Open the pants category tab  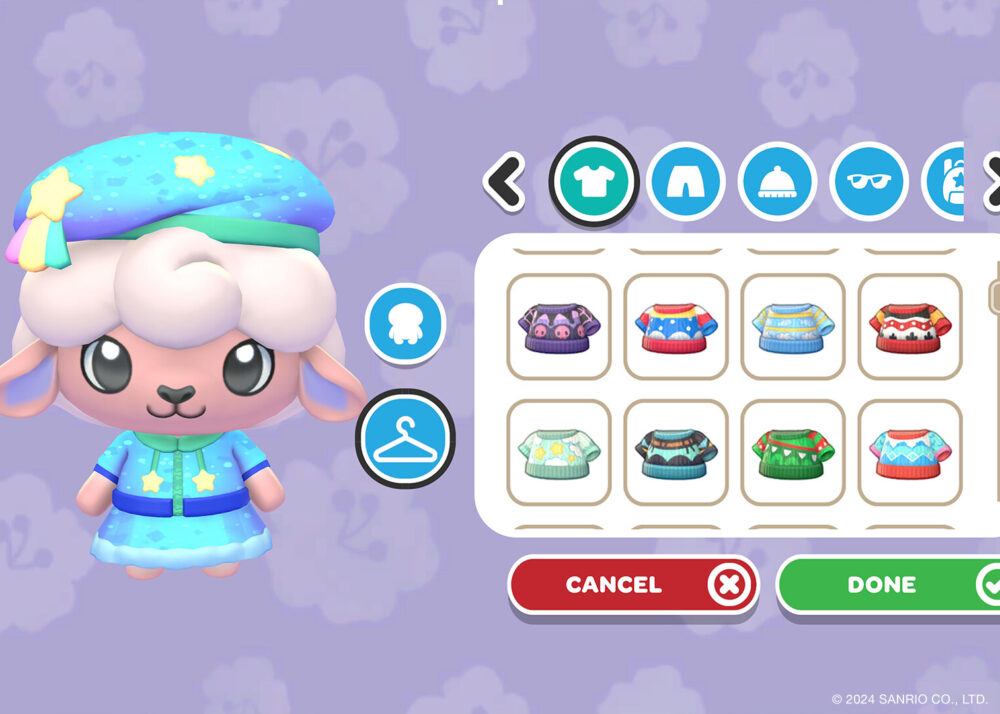point(685,181)
